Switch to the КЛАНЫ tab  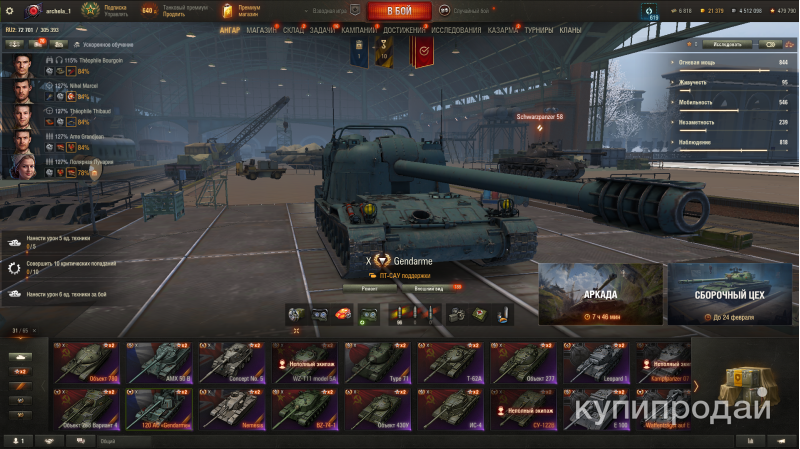(x=570, y=30)
